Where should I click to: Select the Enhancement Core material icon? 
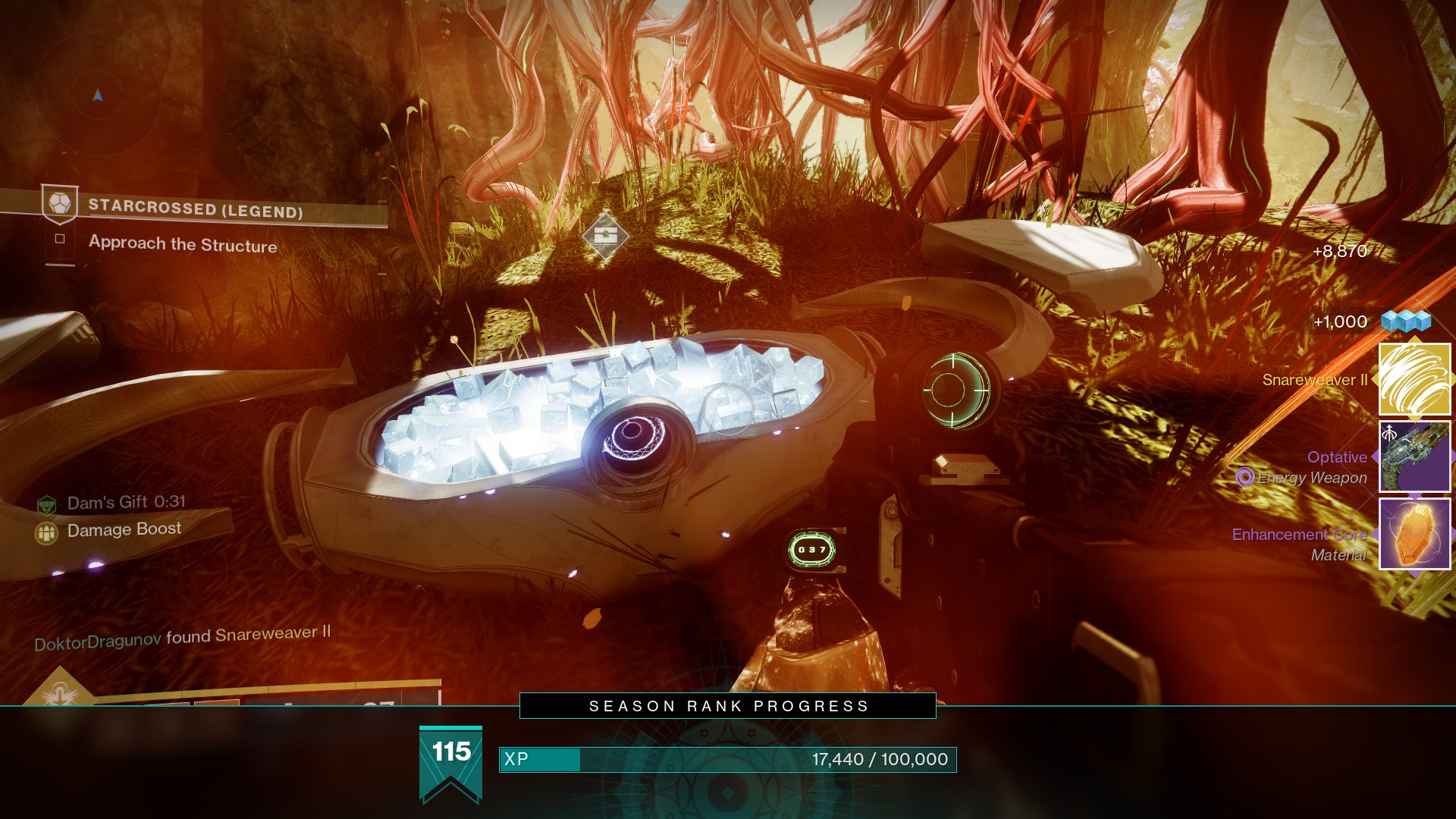pos(1414,534)
